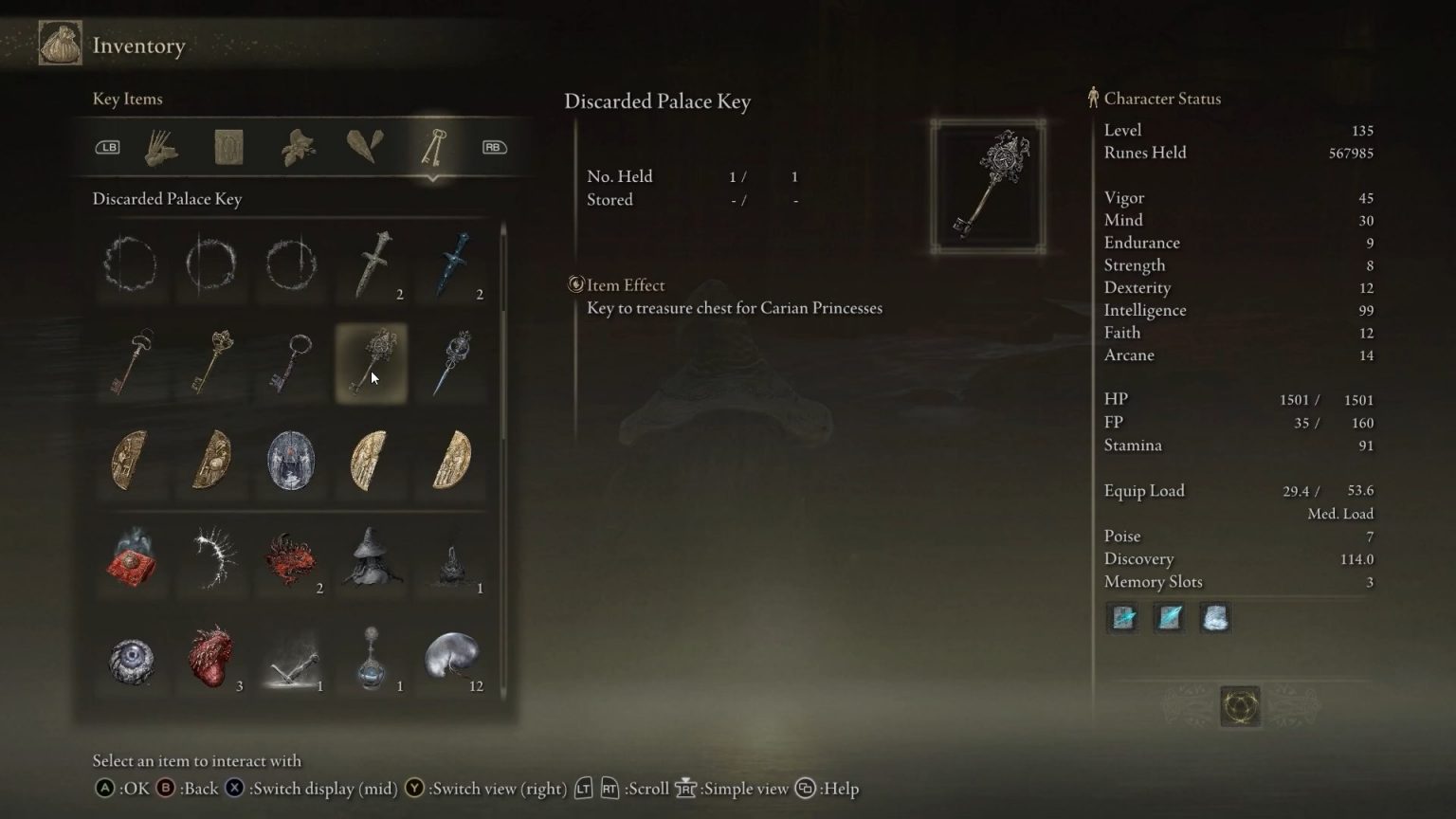Screen dimensions: 1456x819
Task: Select a golden Dectus Medallion half
Action: [371, 462]
